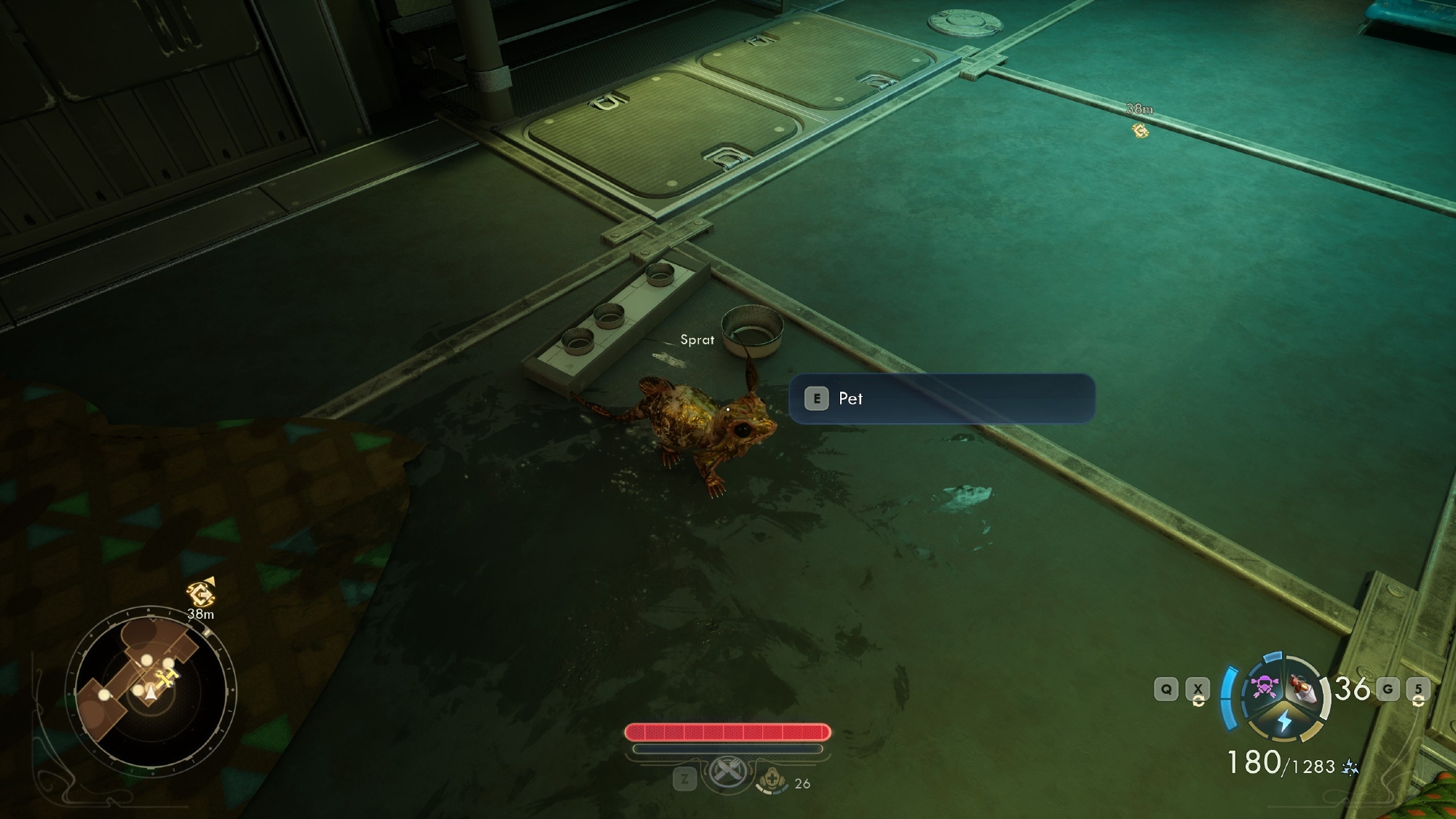The width and height of the screenshot is (1456, 819).
Task: Select the medkit mask healing icon
Action: (771, 782)
